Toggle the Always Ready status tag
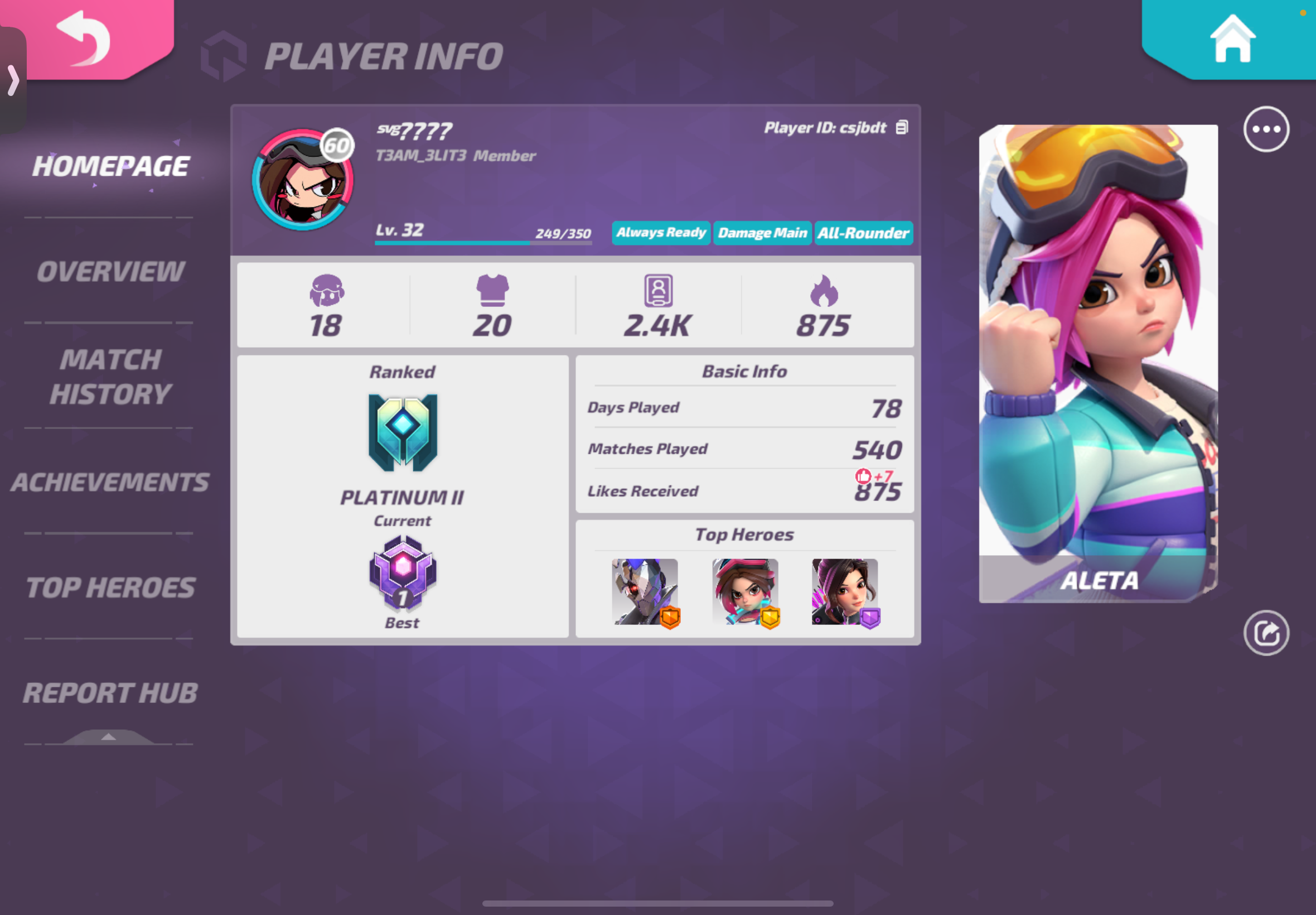The width and height of the screenshot is (1316, 915). [x=661, y=233]
